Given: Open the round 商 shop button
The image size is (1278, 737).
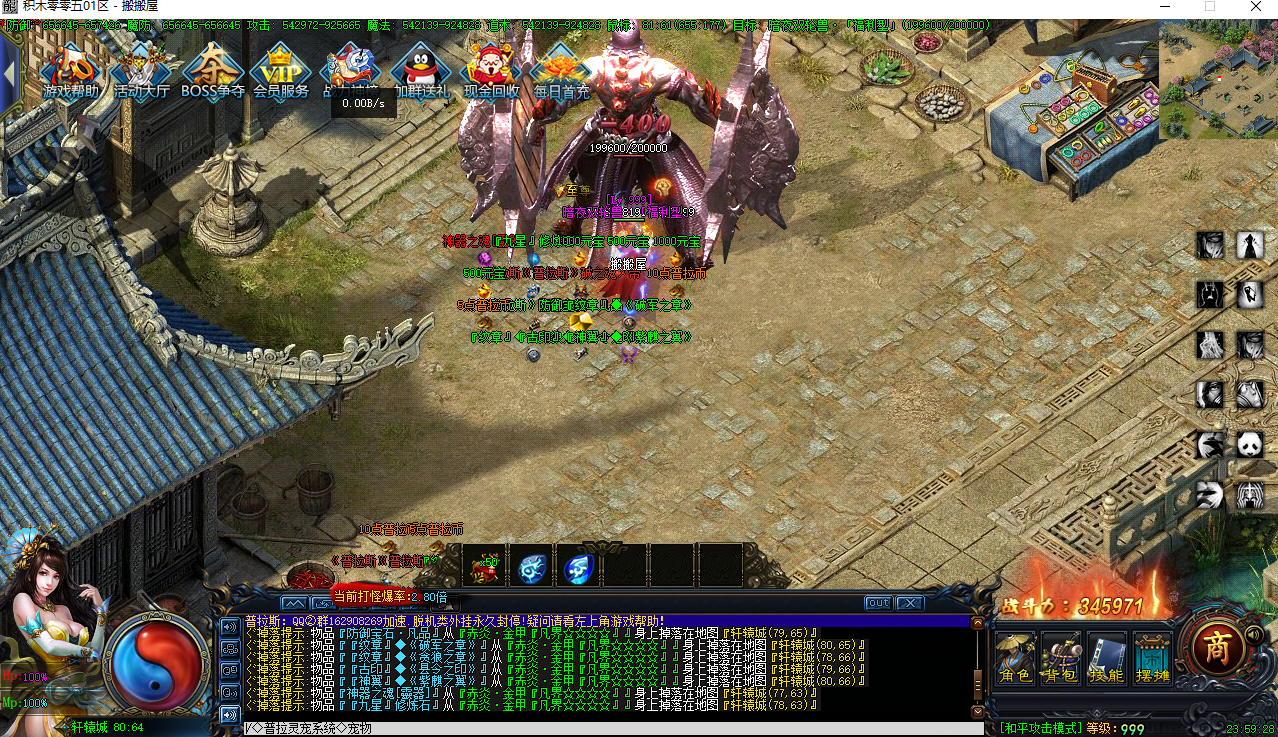Looking at the screenshot, I should [1216, 648].
